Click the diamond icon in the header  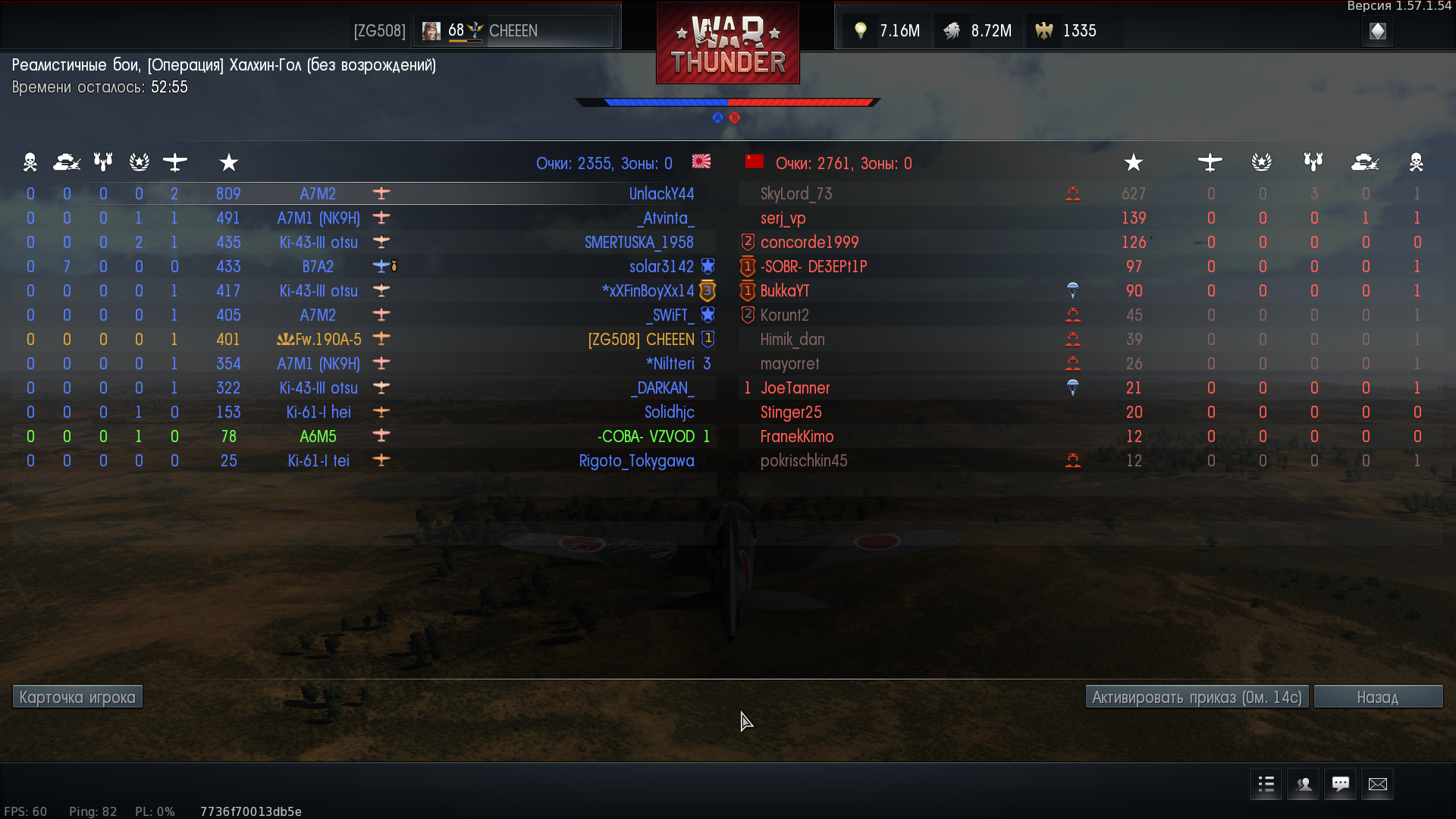1378,31
